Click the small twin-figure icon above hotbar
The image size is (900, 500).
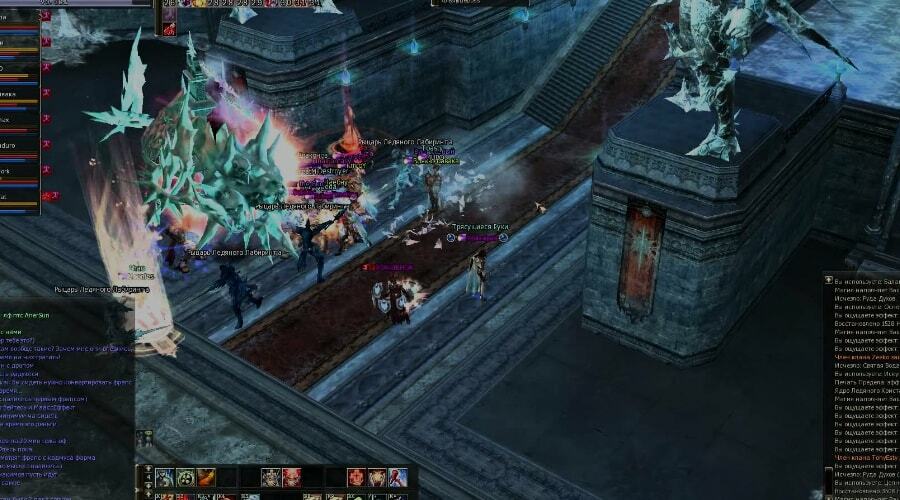click(145, 438)
